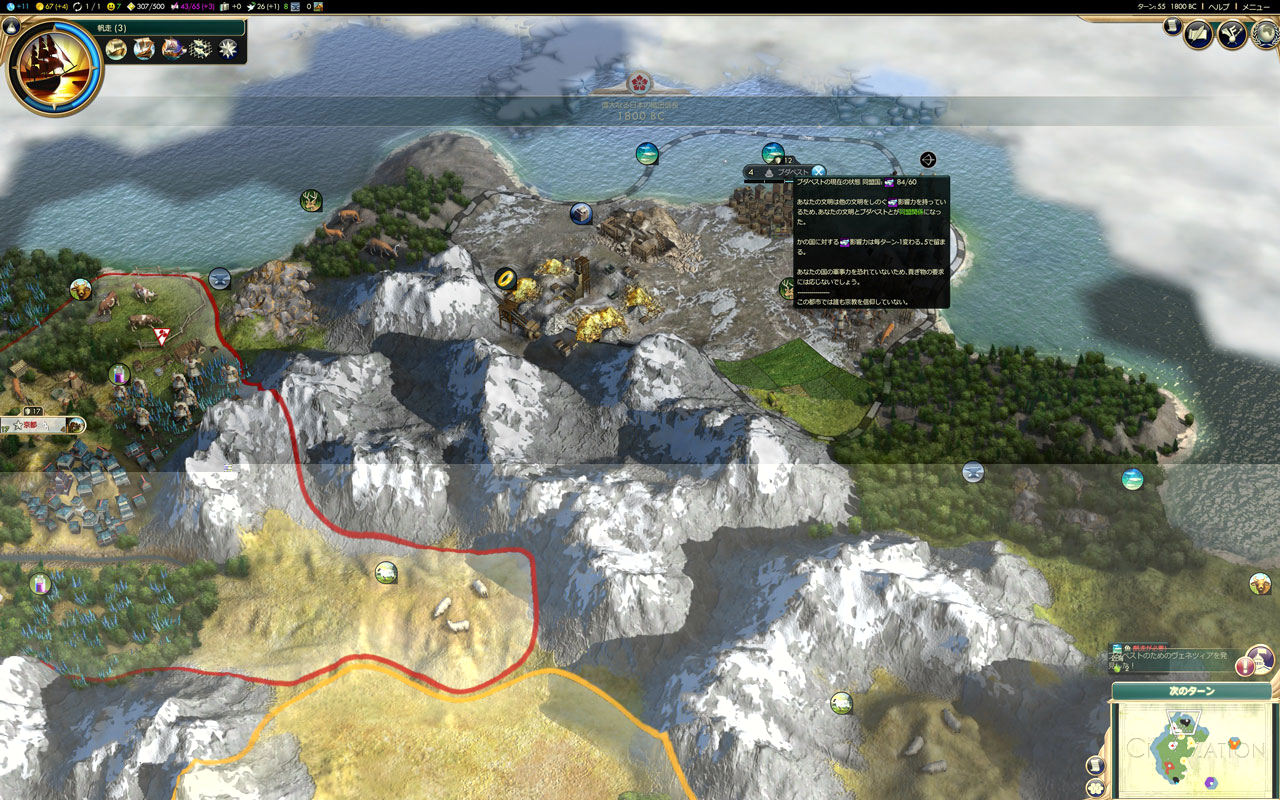1280x800 pixels.
Task: Open the diplomacy overview horn icon
Action: (x=1231, y=35)
